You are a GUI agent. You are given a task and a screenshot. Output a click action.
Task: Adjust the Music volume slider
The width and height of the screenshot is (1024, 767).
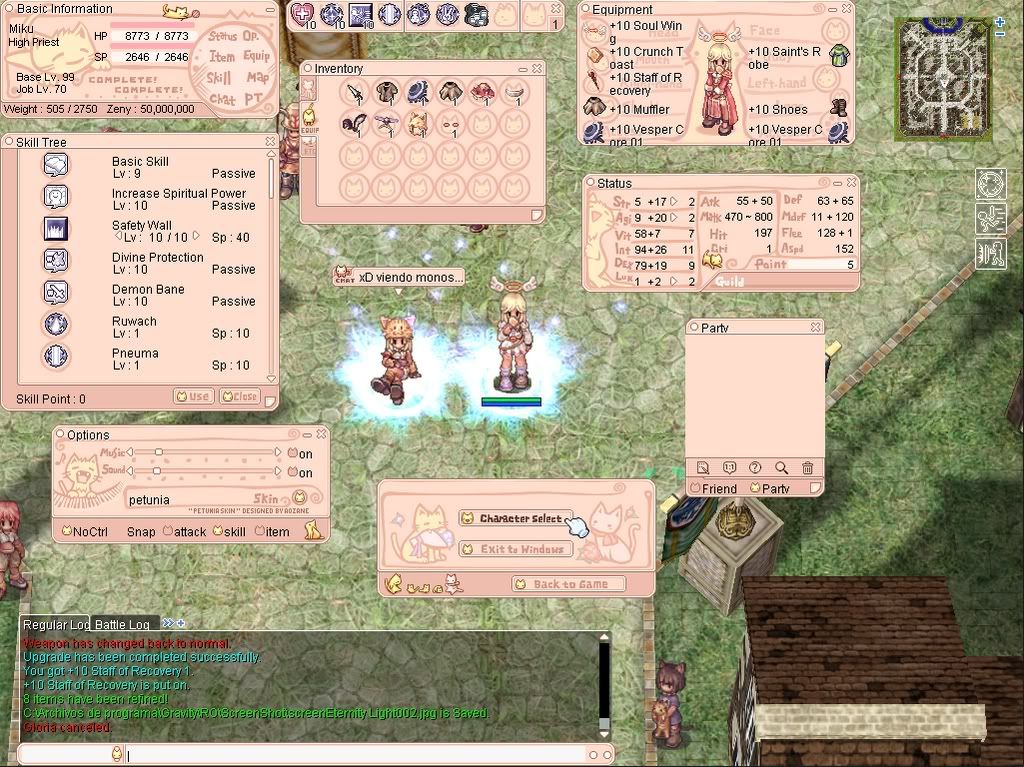click(157, 453)
